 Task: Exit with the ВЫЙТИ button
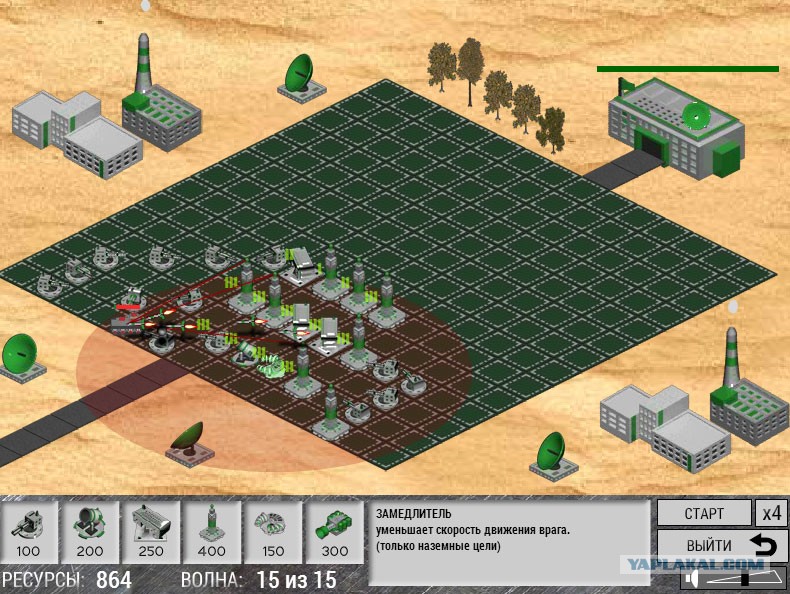tap(722, 546)
